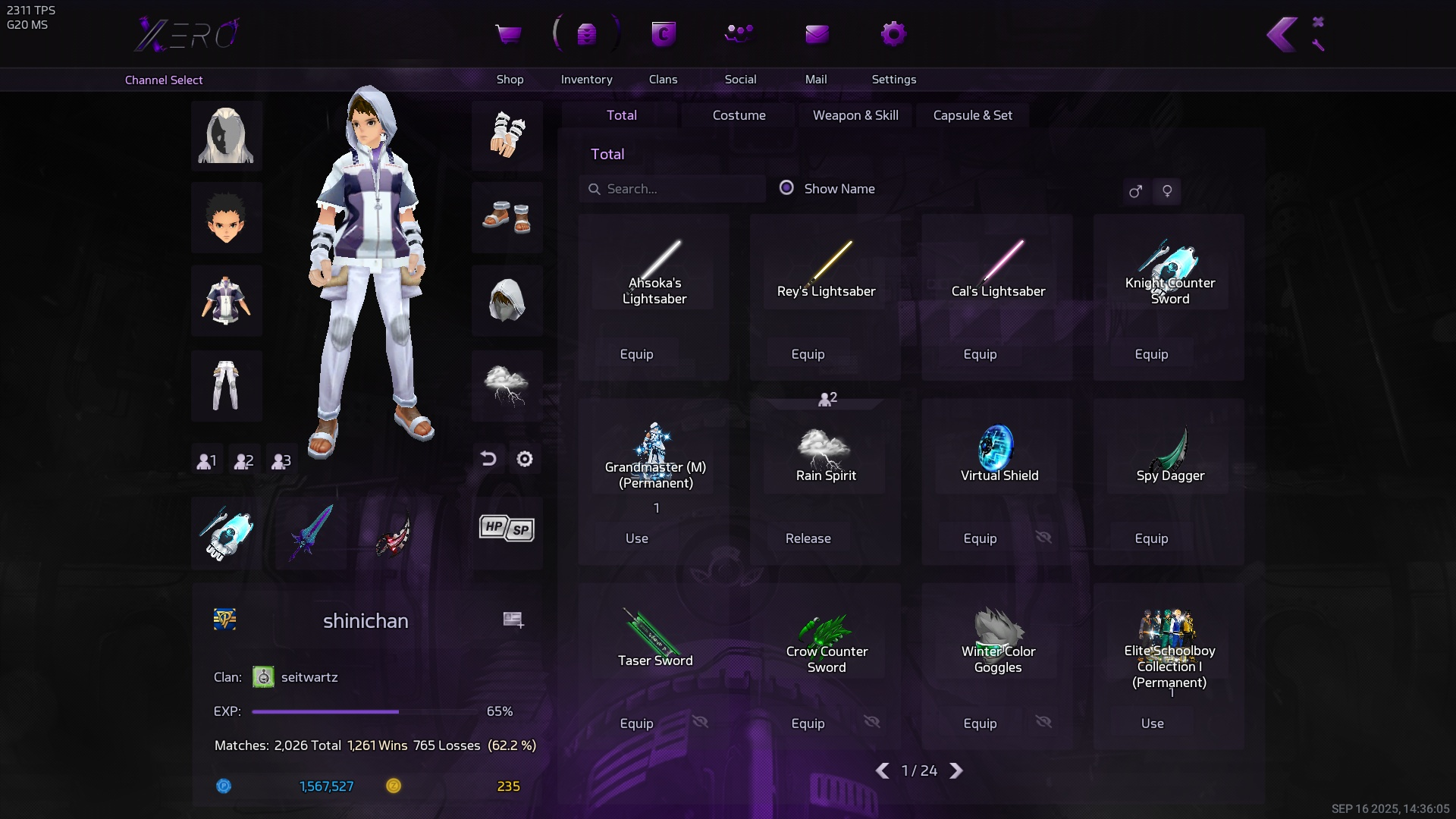The height and width of the screenshot is (819, 1456).
Task: Select the equipped Knight Counter Sword slot
Action: (226, 532)
